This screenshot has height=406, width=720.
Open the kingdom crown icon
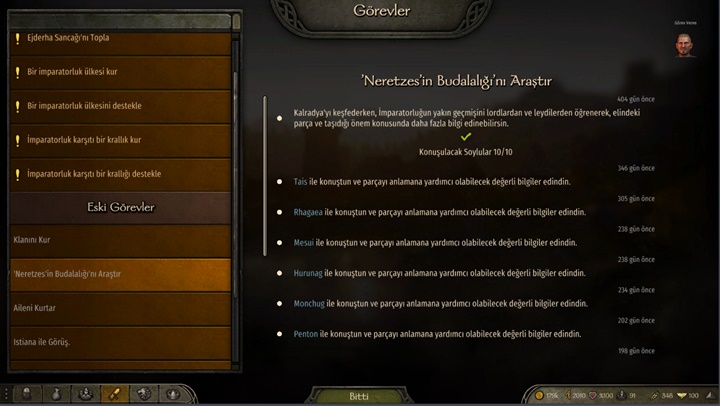pos(174,394)
